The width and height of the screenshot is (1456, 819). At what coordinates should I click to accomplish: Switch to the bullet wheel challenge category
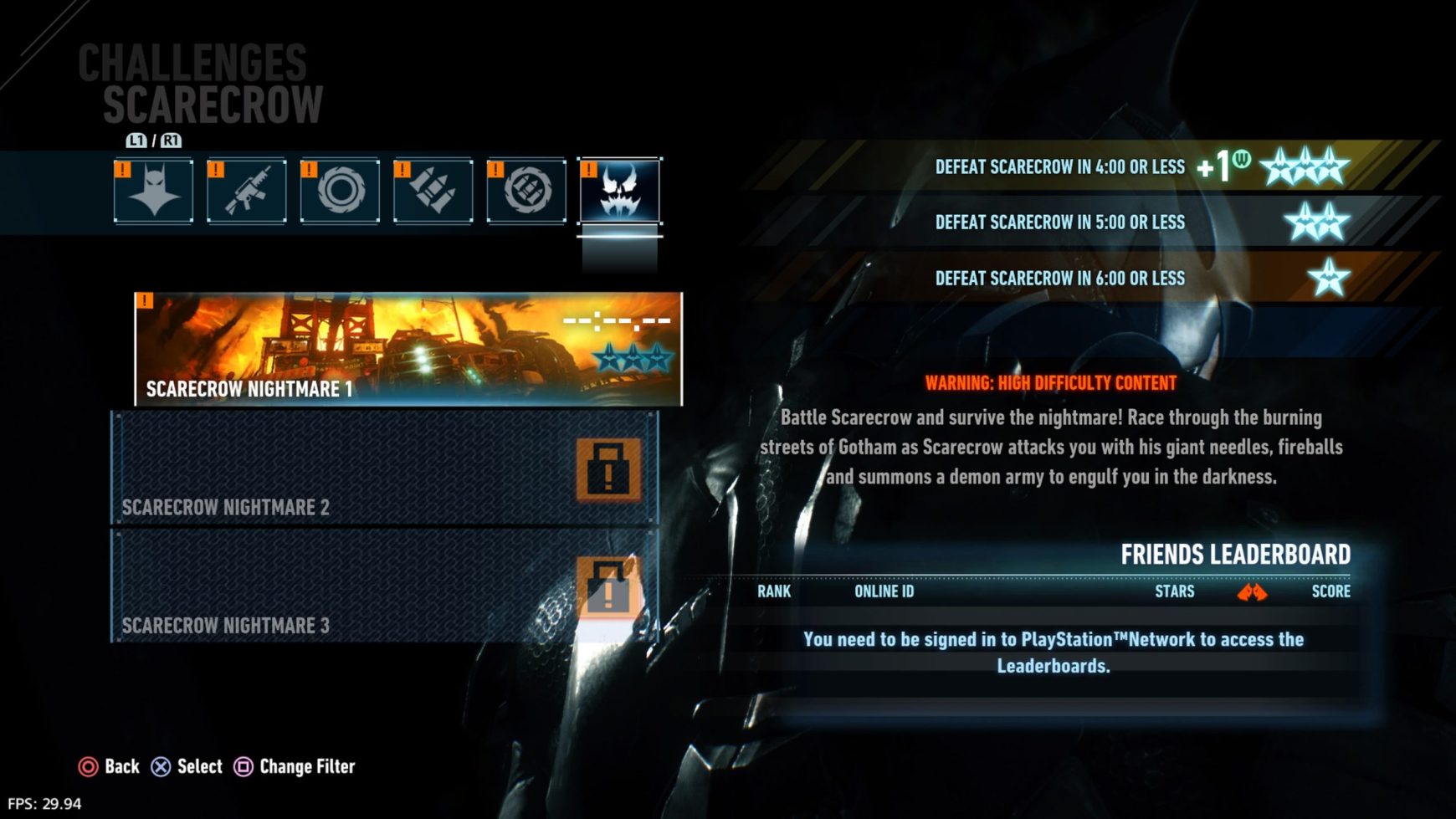click(526, 191)
